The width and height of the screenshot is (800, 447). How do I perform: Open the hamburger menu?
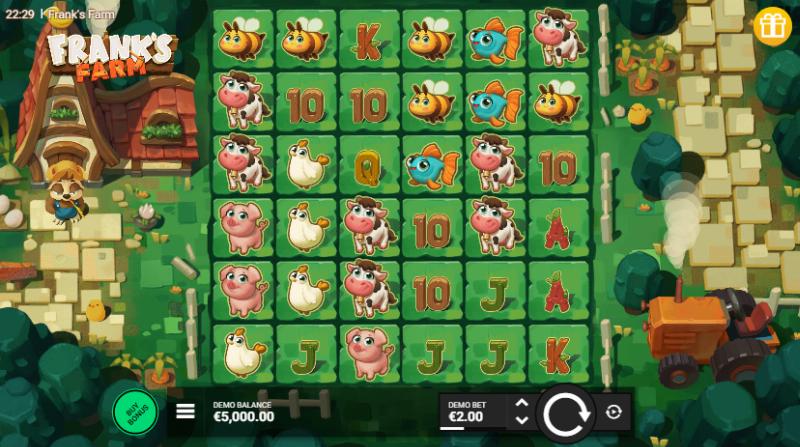(186, 410)
